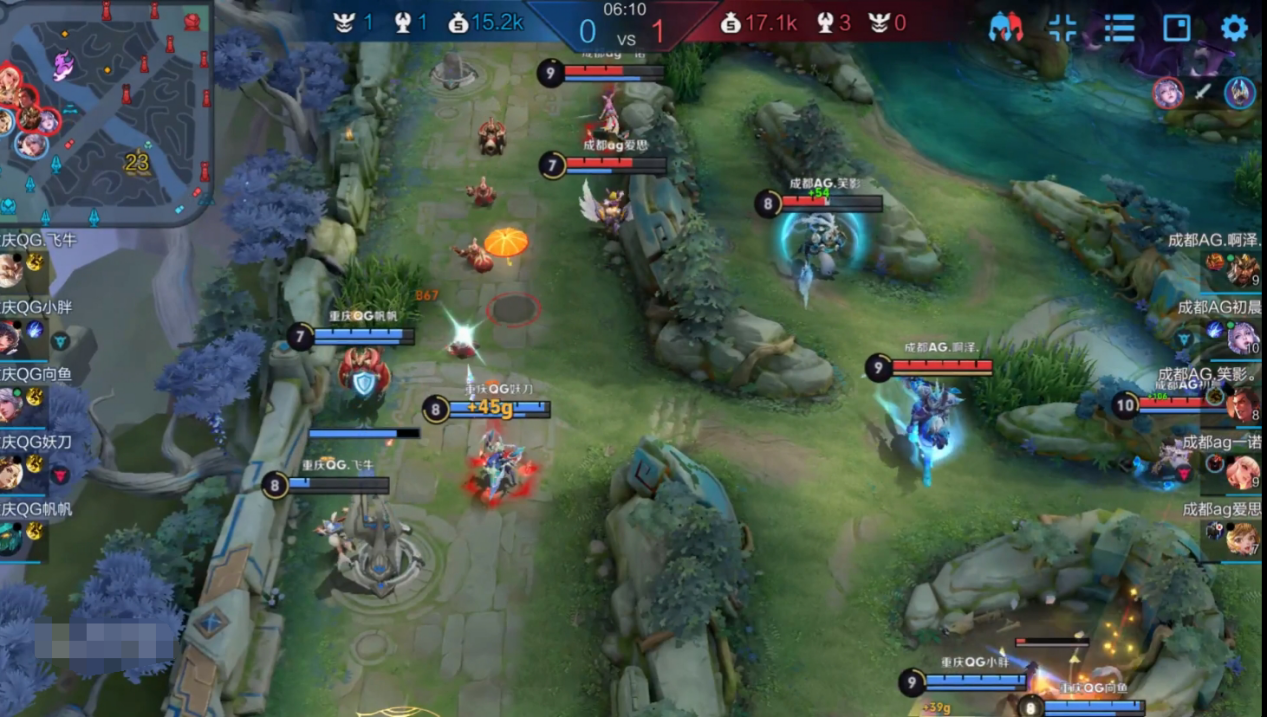Select player 重庆QG小胖 portrait
Image resolution: width=1267 pixels, height=717 pixels.
coord(10,337)
